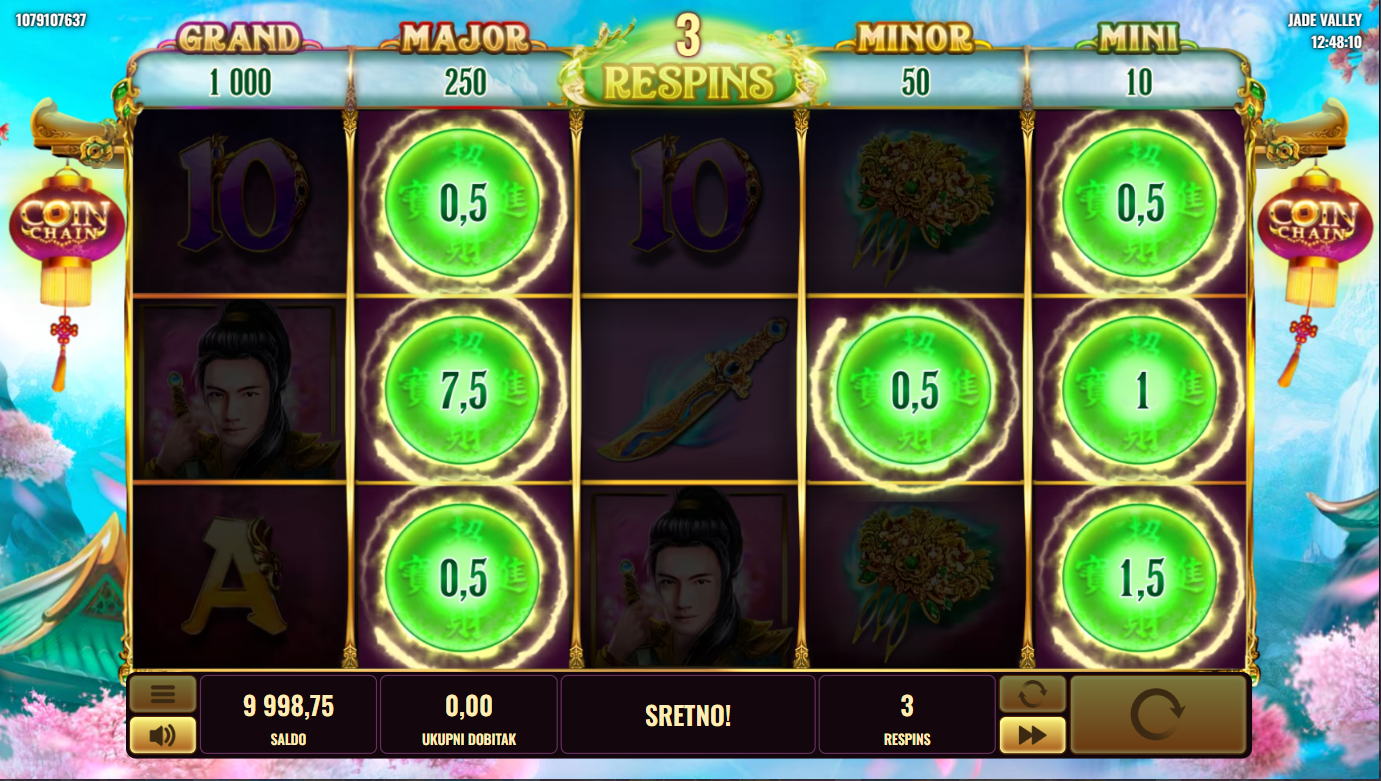Open the hamburger menu

point(163,693)
